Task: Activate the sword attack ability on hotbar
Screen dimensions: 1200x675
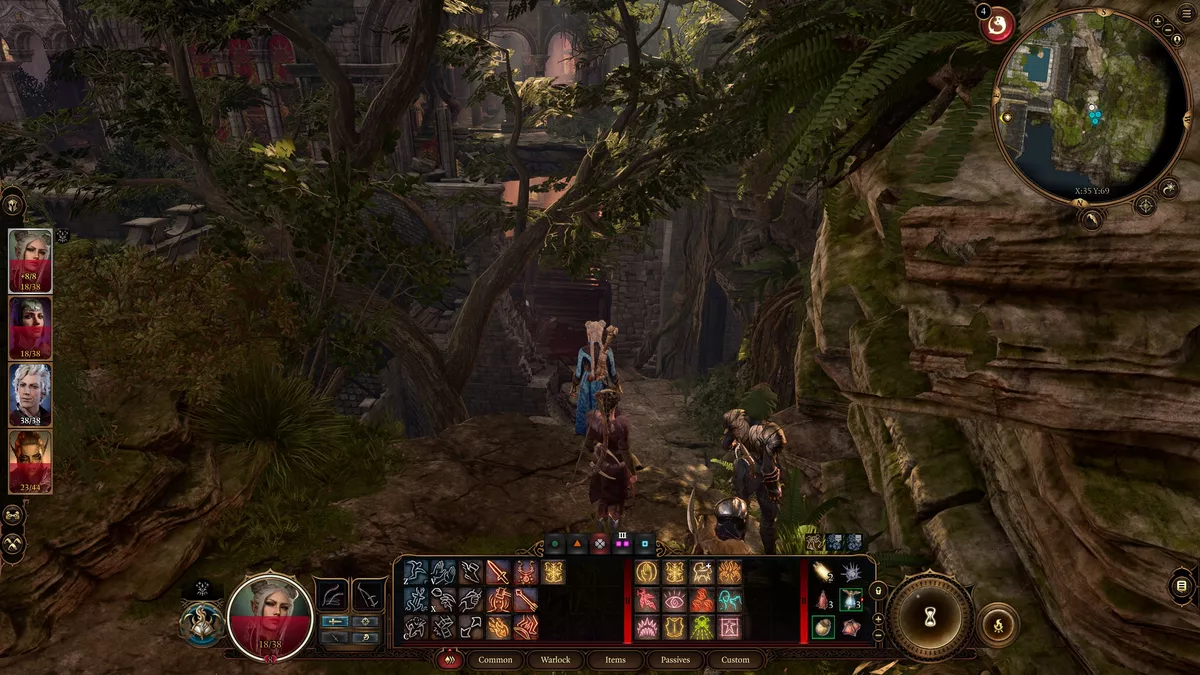Action: pyautogui.click(x=497, y=572)
